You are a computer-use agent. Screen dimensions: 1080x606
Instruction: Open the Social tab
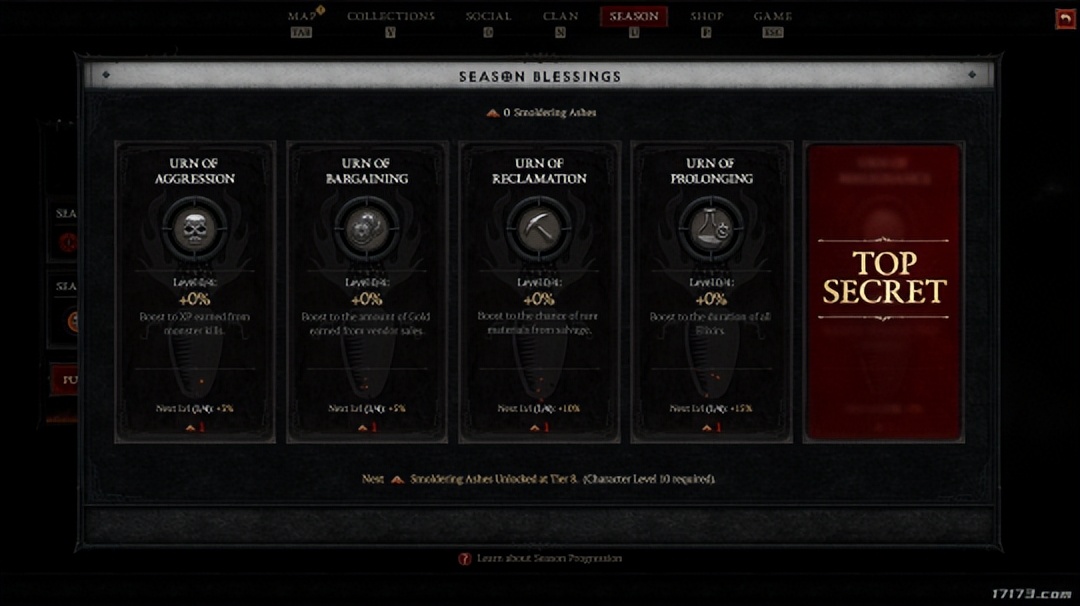tap(488, 17)
